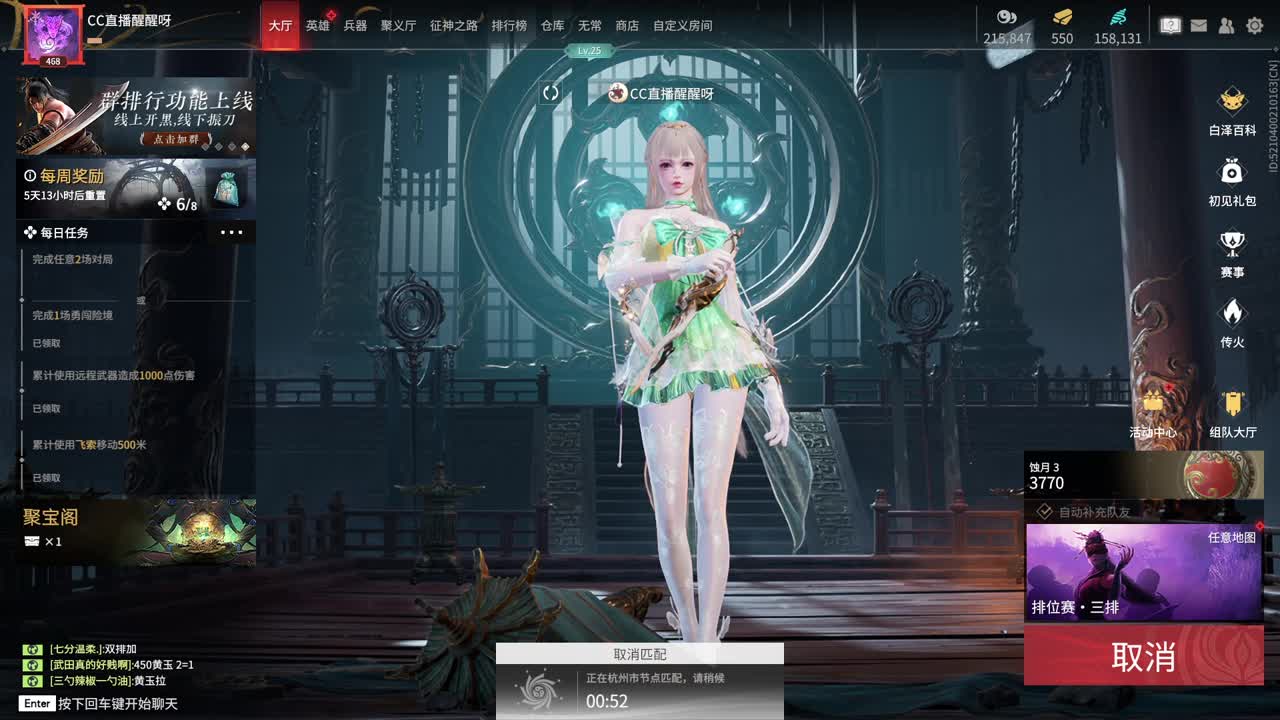Open the mail envelope icon
The image size is (1280, 720).
(1198, 26)
